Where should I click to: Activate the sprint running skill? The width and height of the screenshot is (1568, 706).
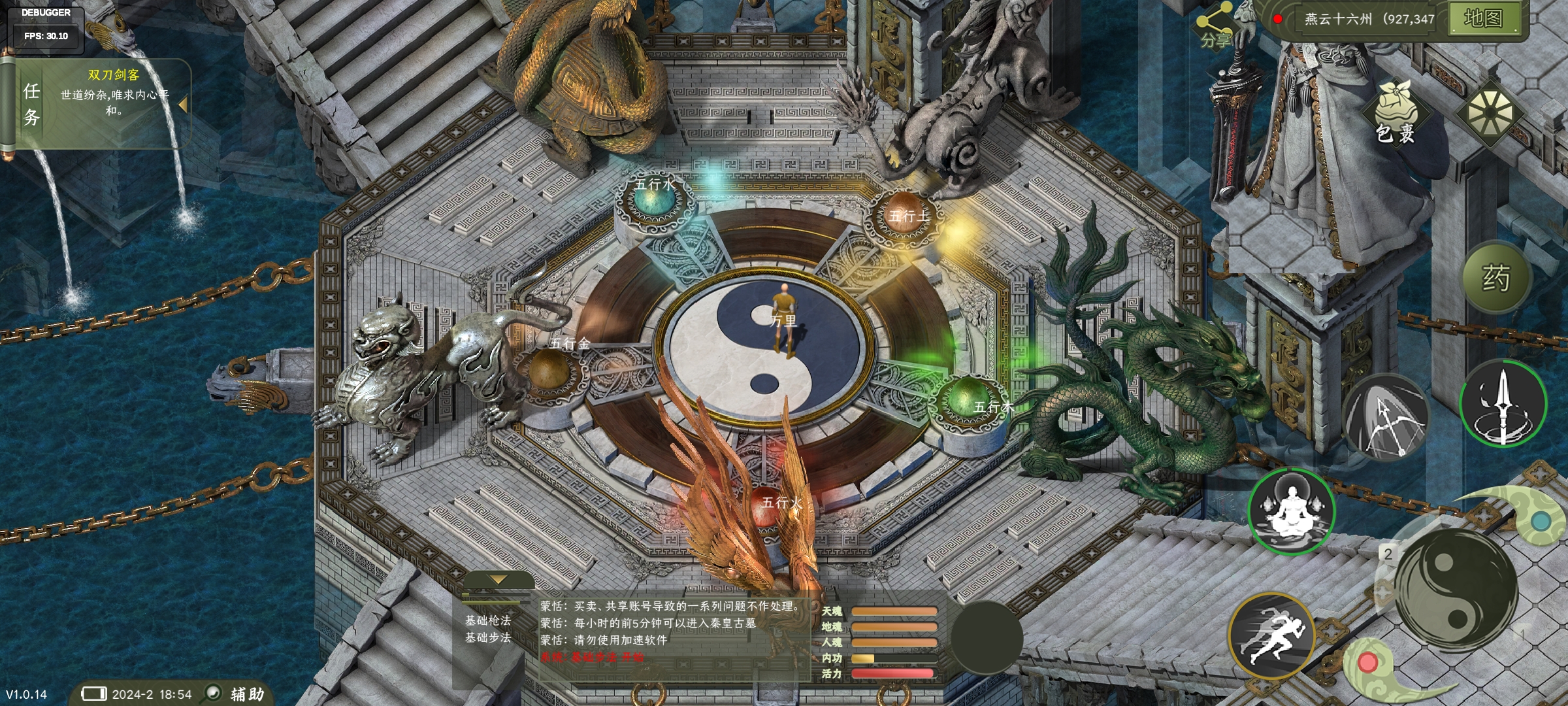1271,636
